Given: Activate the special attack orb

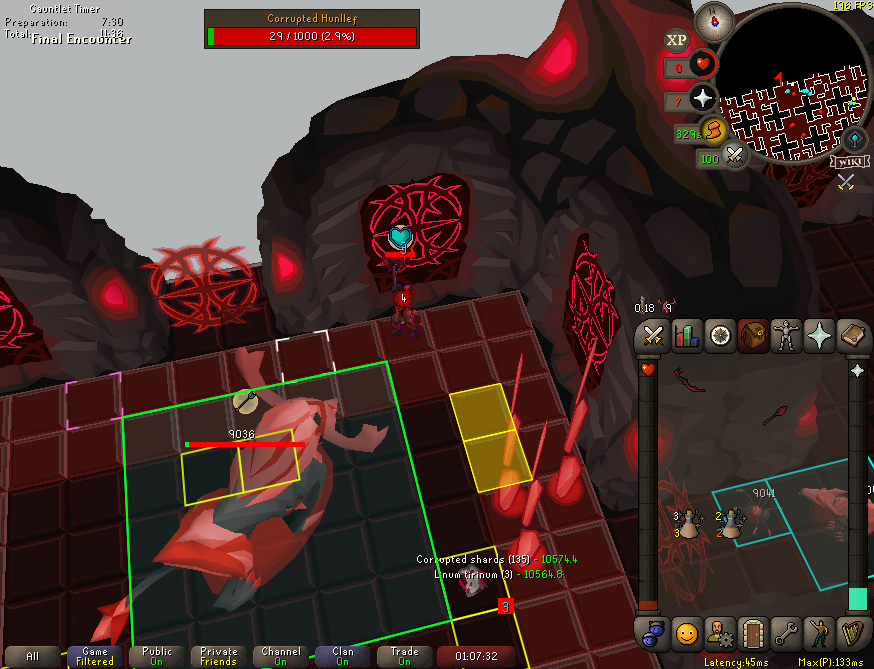Looking at the screenshot, I should pos(737,156).
